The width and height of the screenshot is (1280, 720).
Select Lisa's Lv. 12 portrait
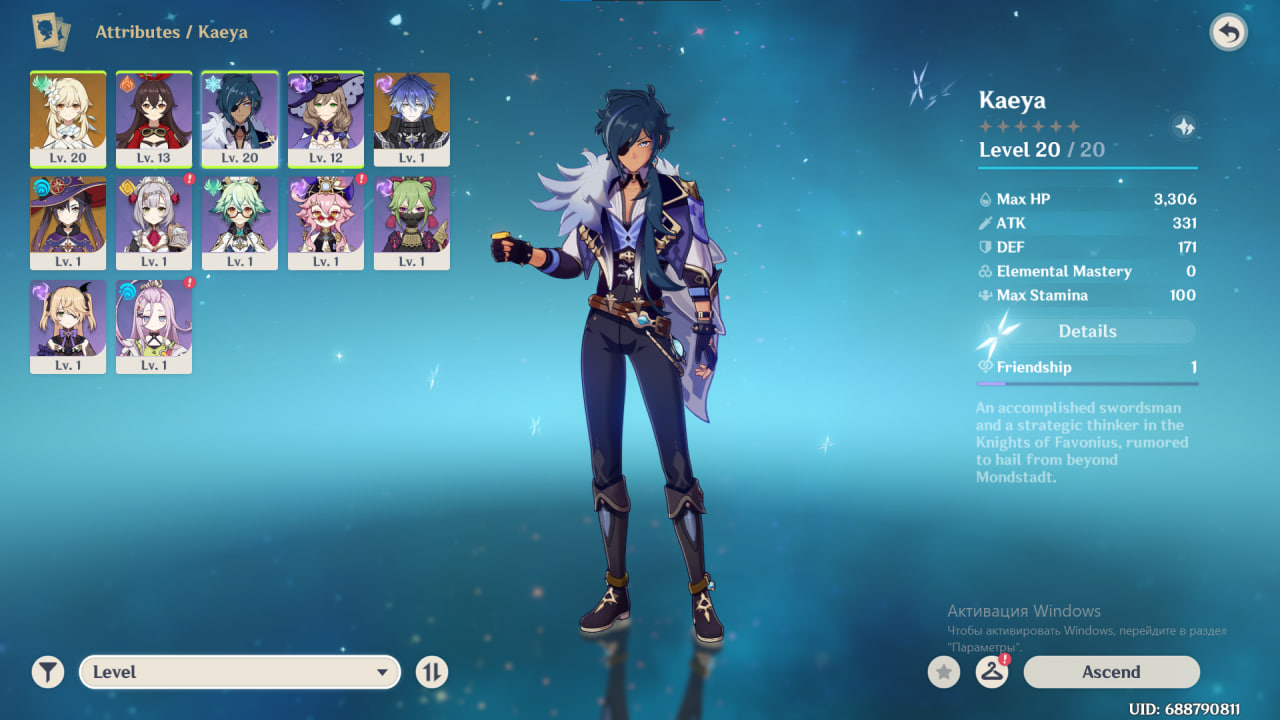click(326, 119)
